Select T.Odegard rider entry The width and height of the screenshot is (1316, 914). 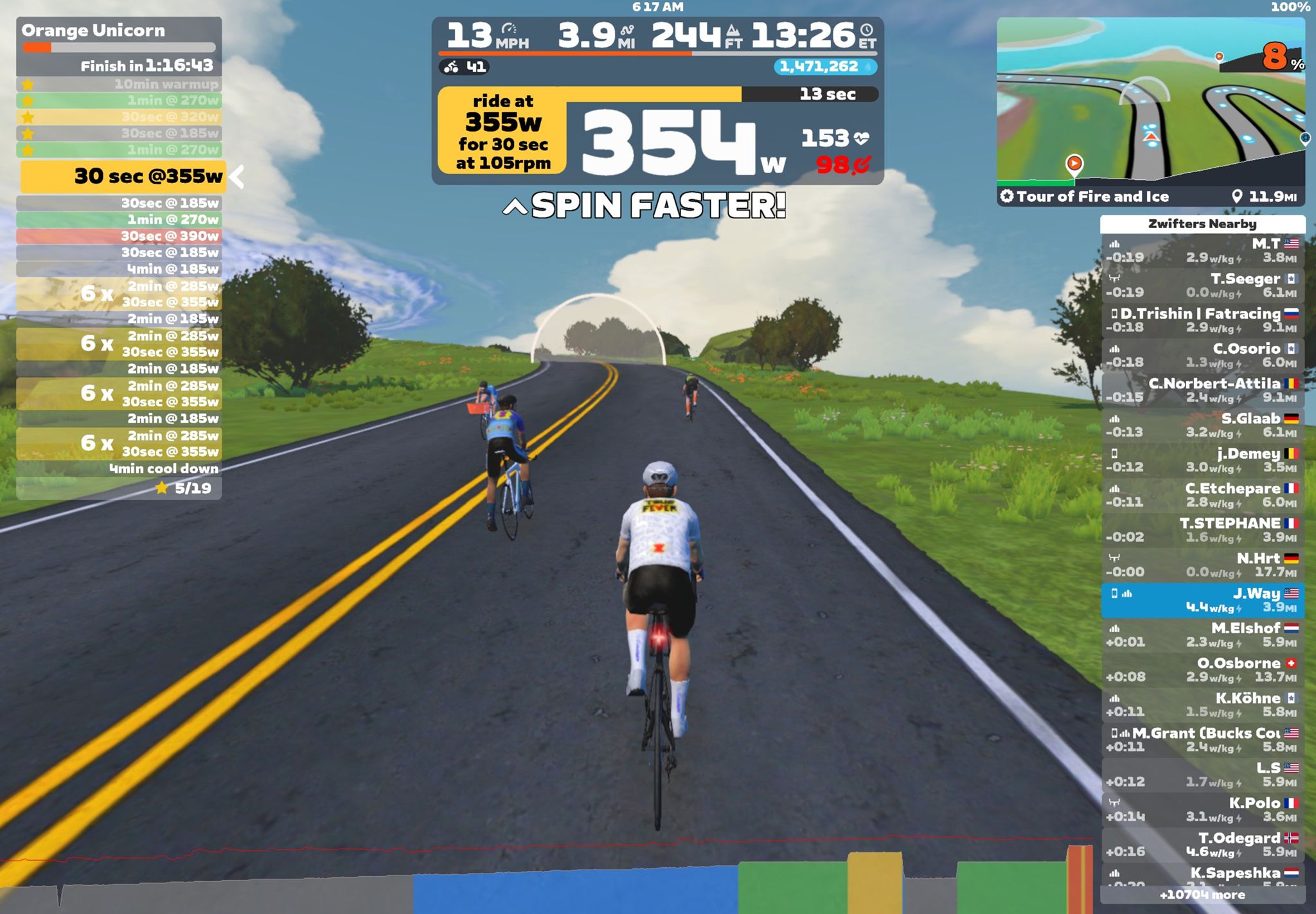click(x=1202, y=845)
